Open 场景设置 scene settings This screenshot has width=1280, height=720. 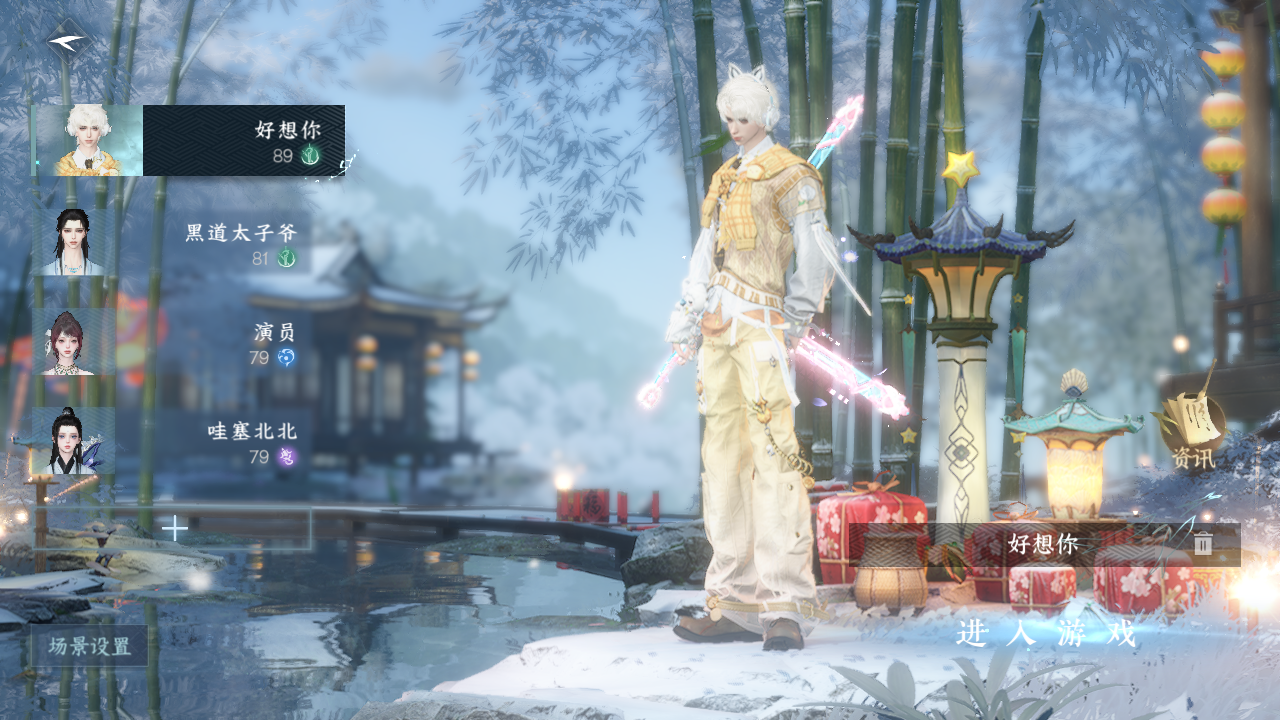90,646
